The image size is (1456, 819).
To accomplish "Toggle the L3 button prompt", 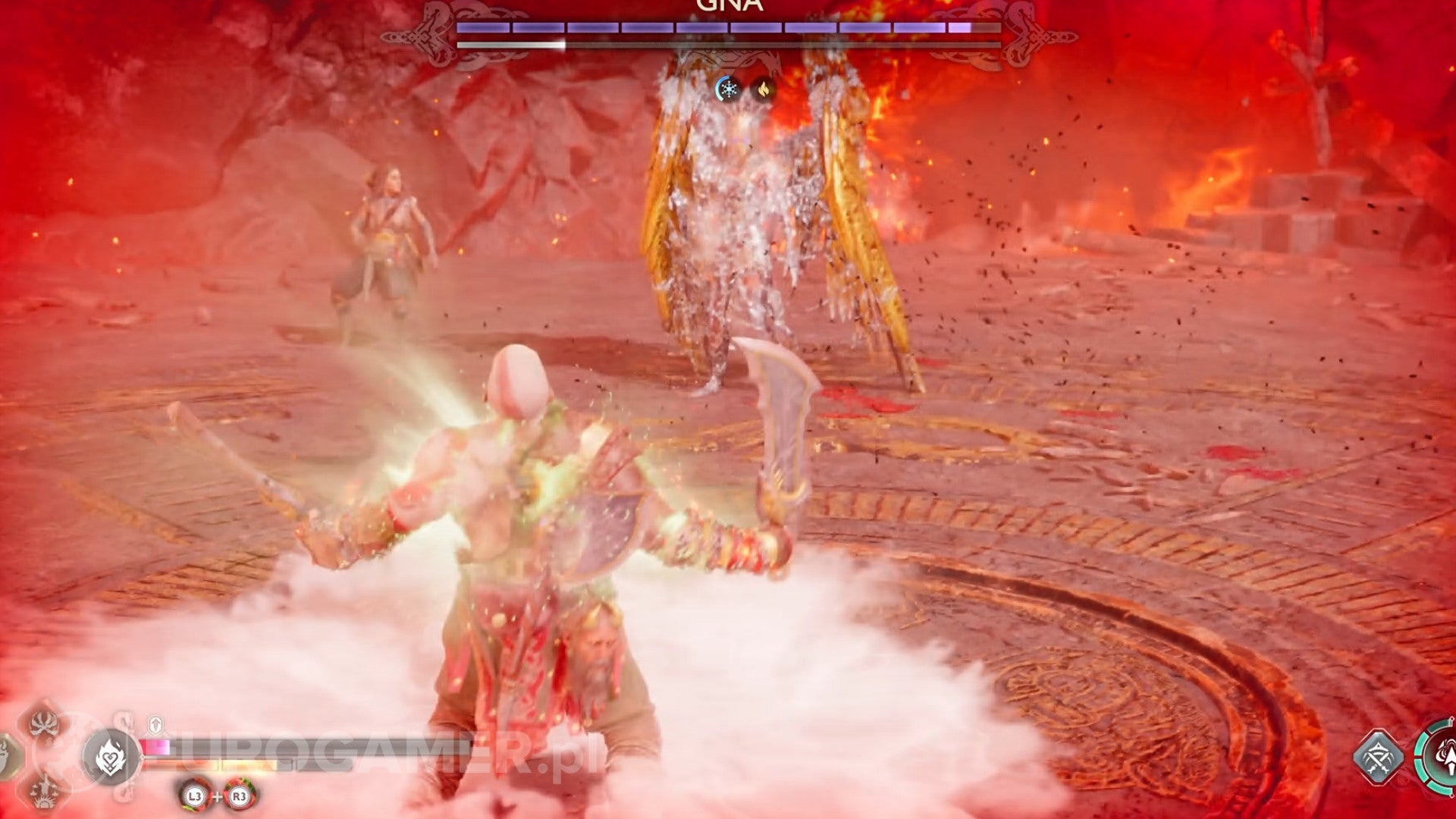I will click(196, 795).
